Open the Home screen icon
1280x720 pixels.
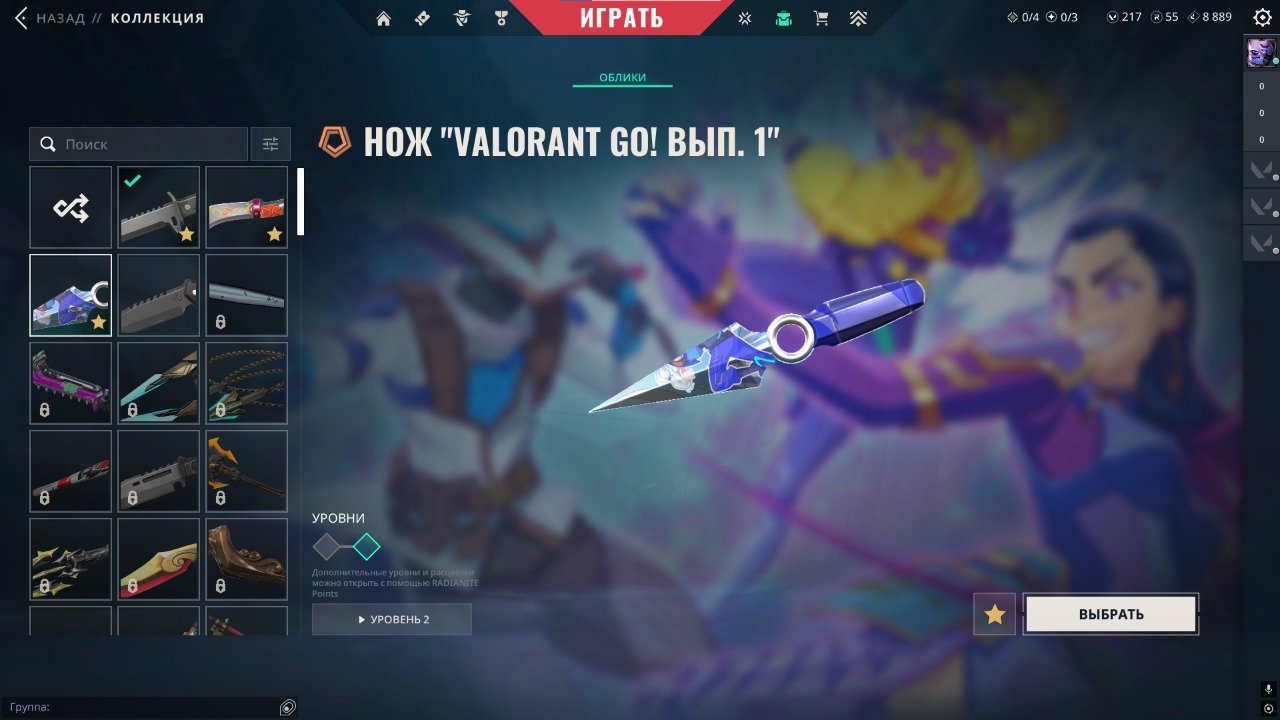pyautogui.click(x=384, y=18)
